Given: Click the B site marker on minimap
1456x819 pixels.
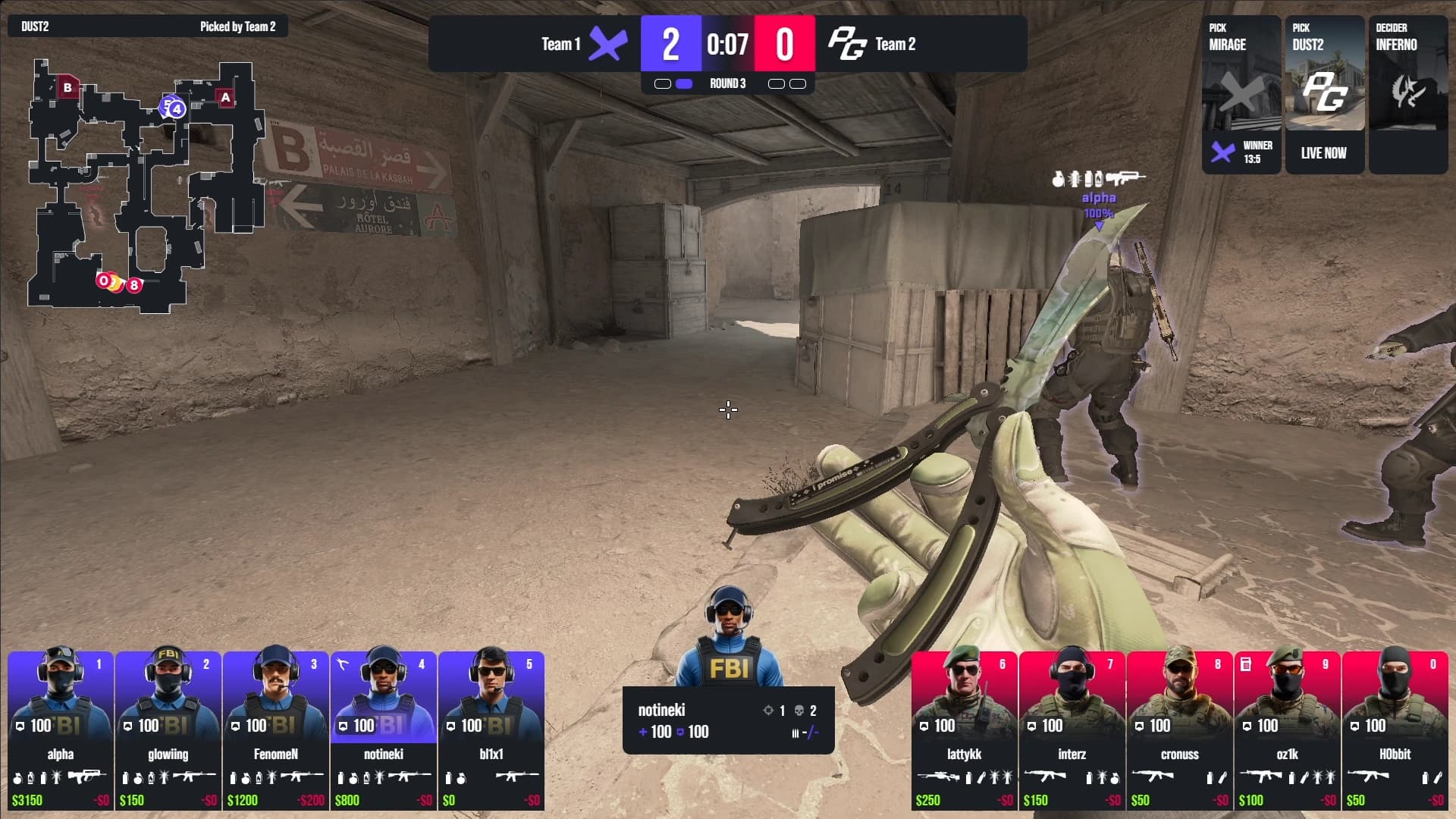Looking at the screenshot, I should pos(67,87).
